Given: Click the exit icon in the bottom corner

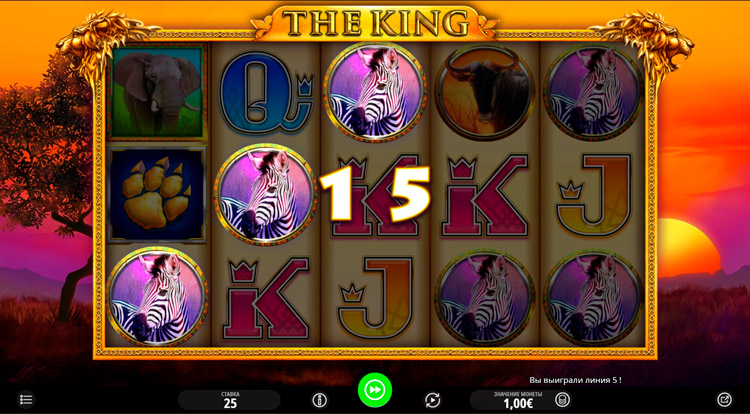Looking at the screenshot, I should [x=725, y=400].
